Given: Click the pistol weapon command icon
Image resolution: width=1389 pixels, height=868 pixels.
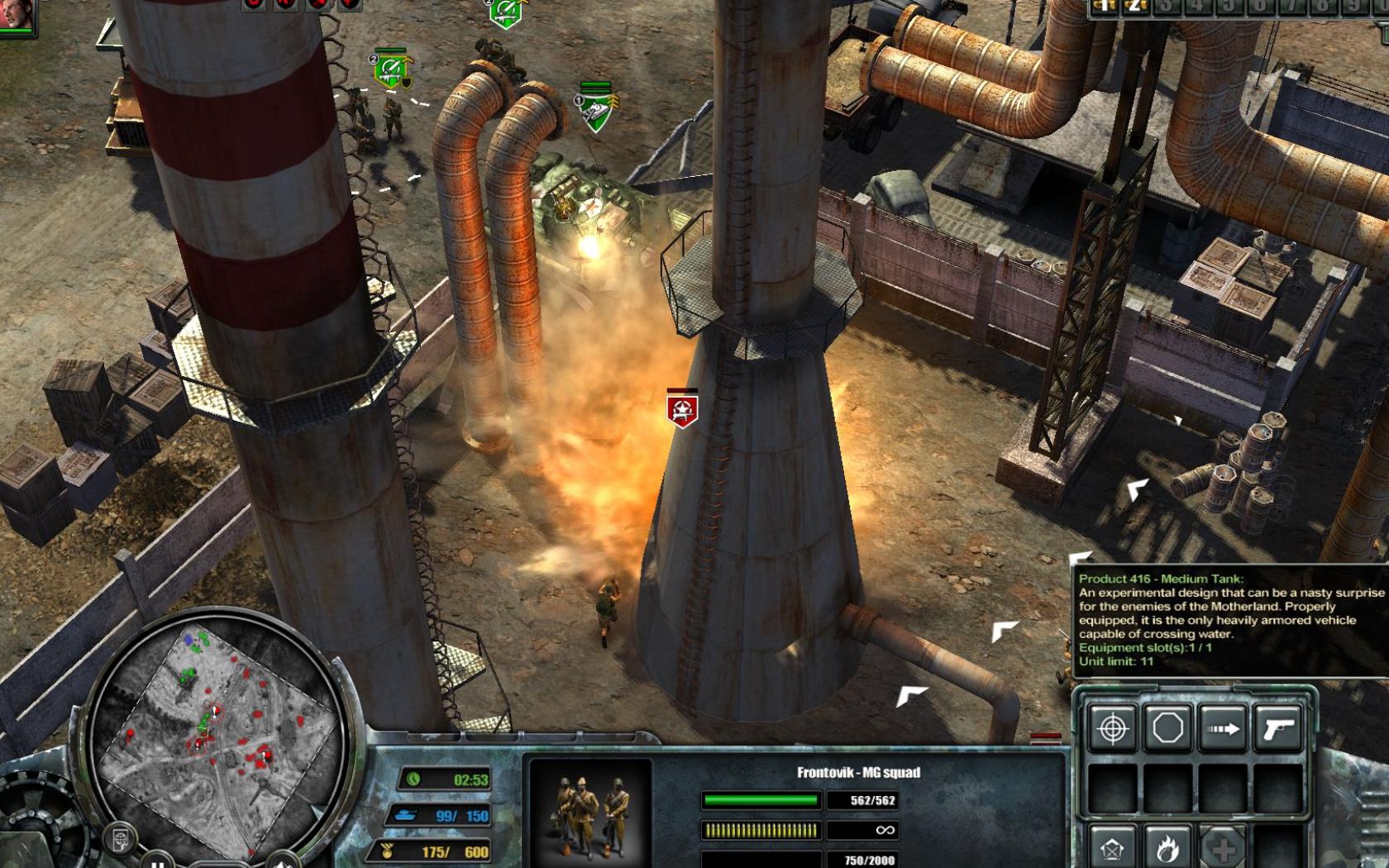Looking at the screenshot, I should [x=1278, y=728].
